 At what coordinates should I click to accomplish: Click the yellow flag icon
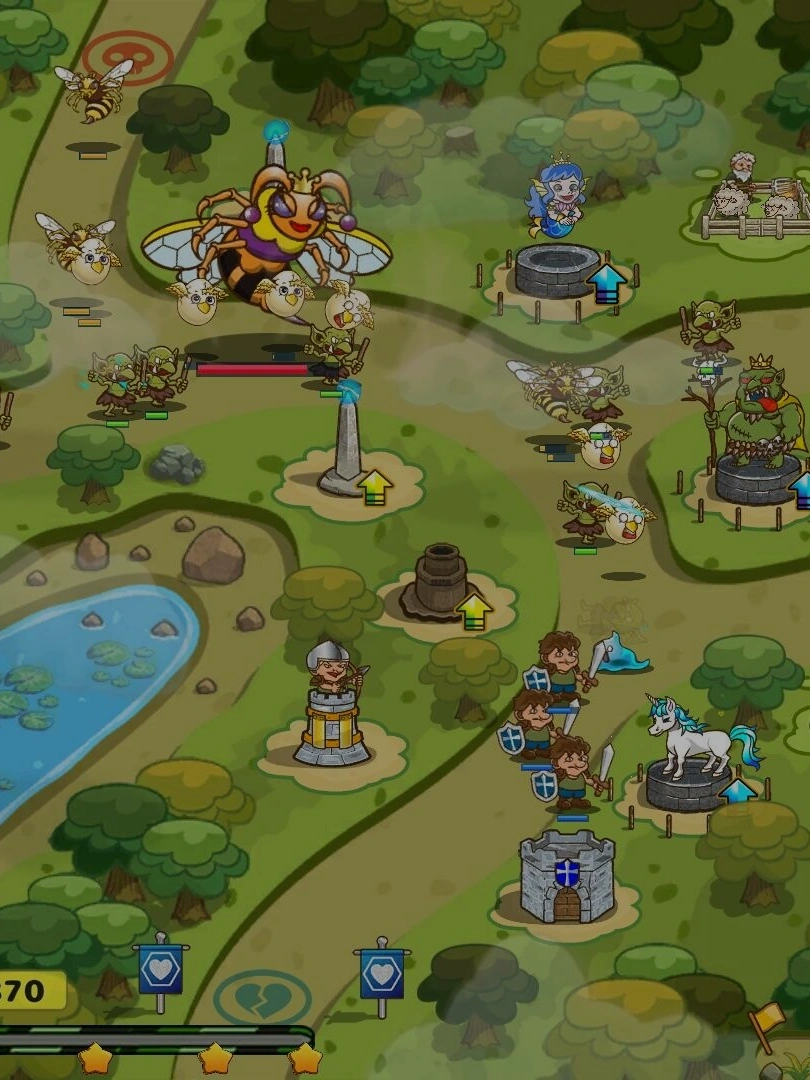(767, 1023)
